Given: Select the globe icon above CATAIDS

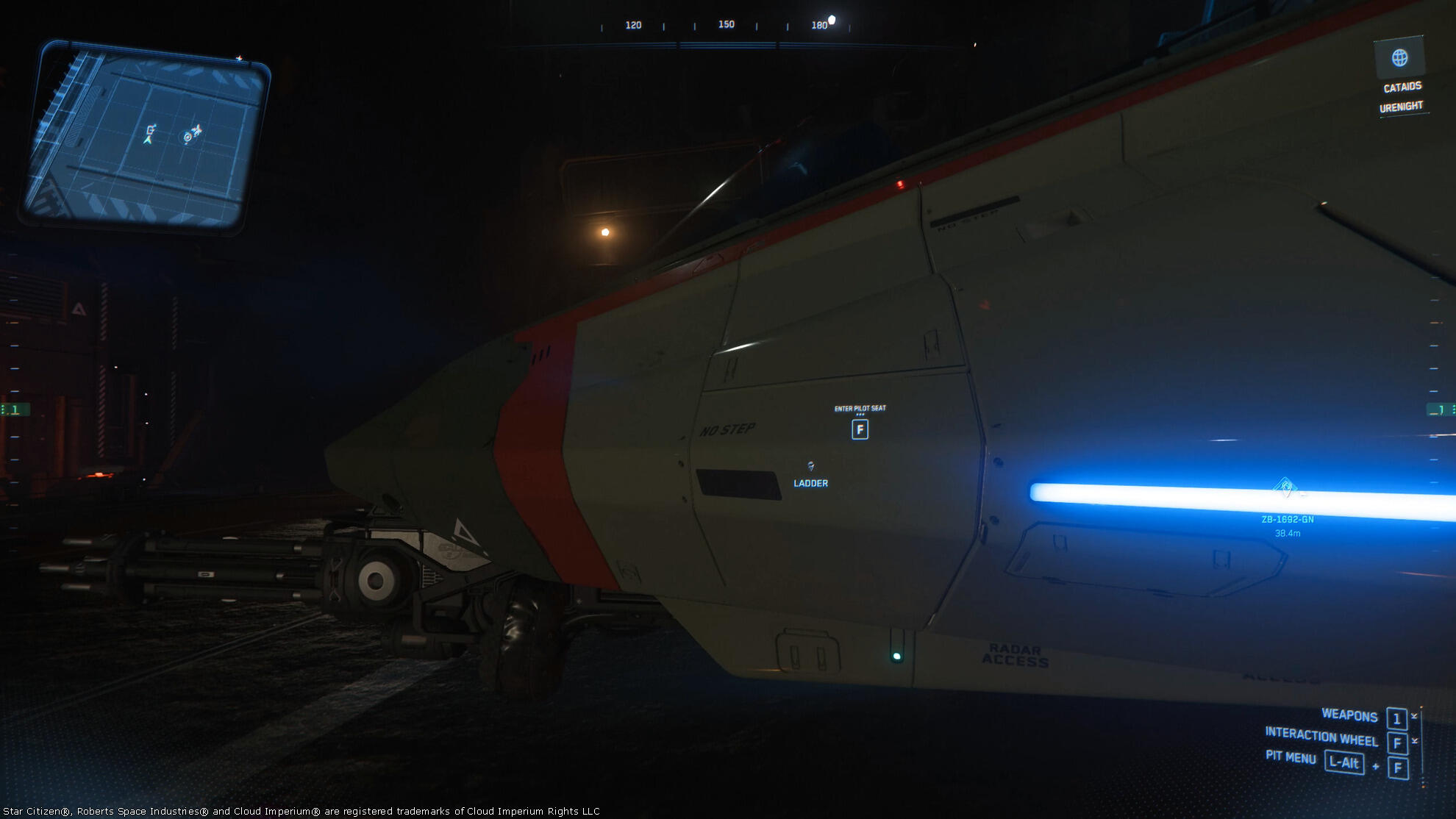Looking at the screenshot, I should (1399, 57).
